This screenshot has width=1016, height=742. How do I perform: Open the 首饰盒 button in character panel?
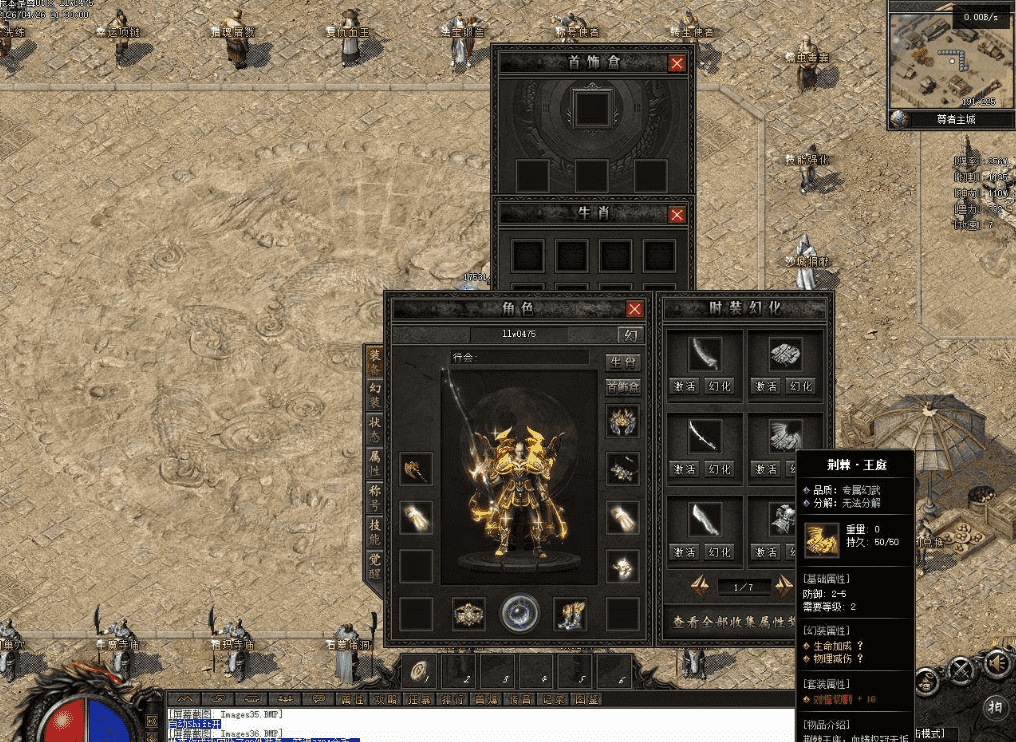pos(623,386)
